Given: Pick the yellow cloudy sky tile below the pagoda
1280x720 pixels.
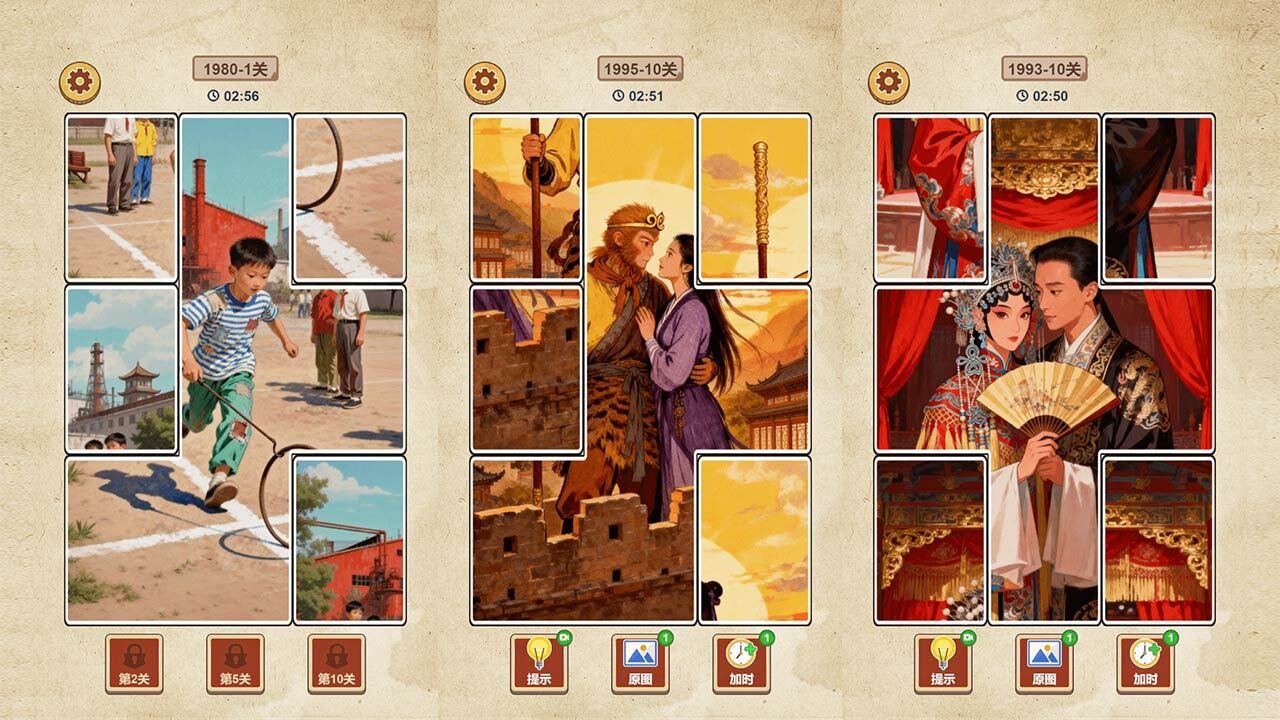Looking at the screenshot, I should pyautogui.click(x=754, y=539).
